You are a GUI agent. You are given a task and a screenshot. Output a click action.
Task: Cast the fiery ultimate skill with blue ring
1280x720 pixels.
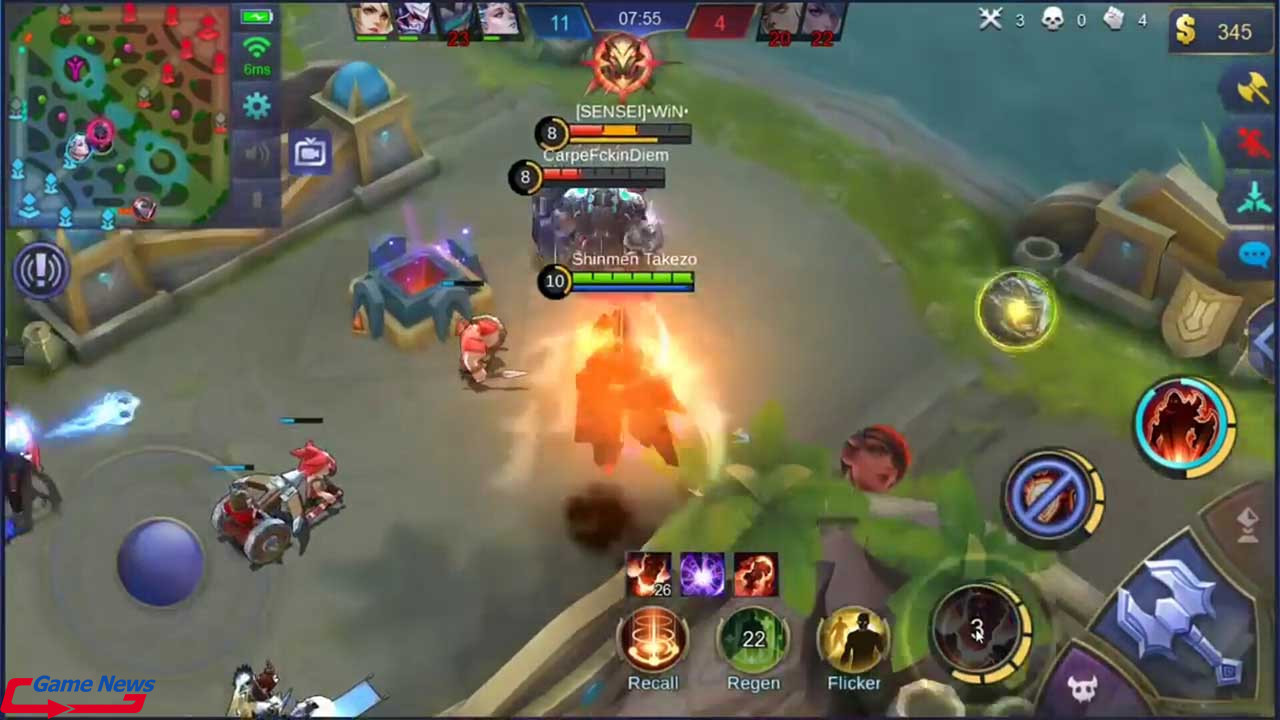click(1185, 423)
